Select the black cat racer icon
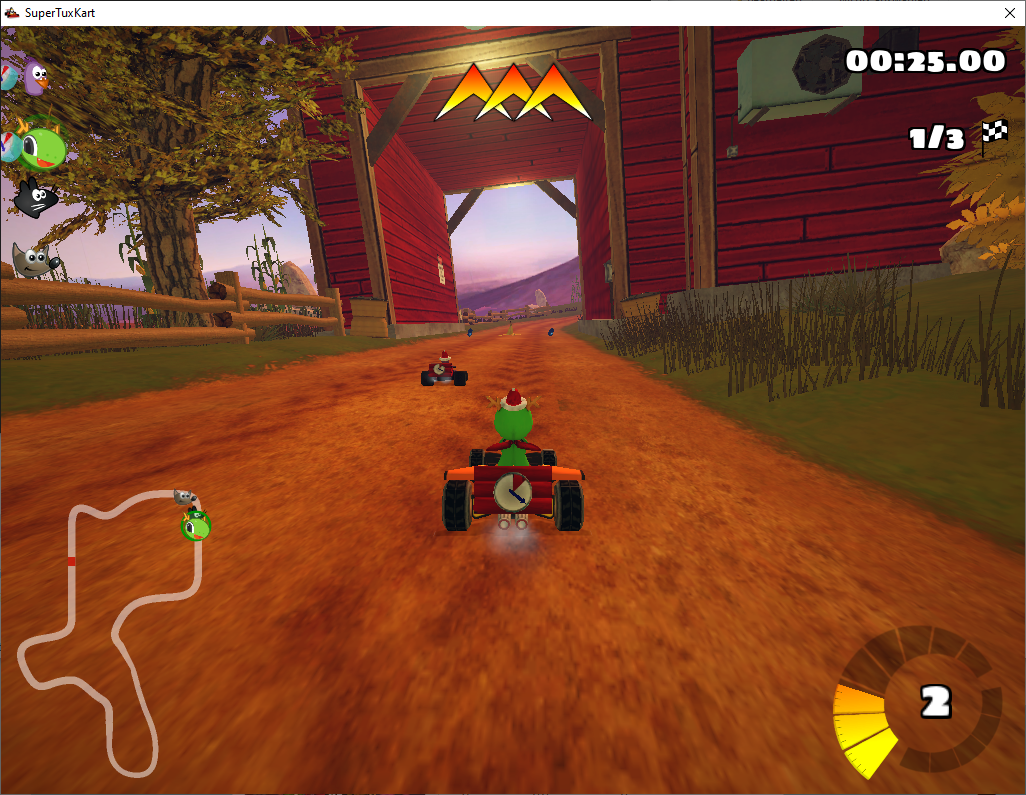This screenshot has height=795, width=1026. pyautogui.click(x=35, y=196)
